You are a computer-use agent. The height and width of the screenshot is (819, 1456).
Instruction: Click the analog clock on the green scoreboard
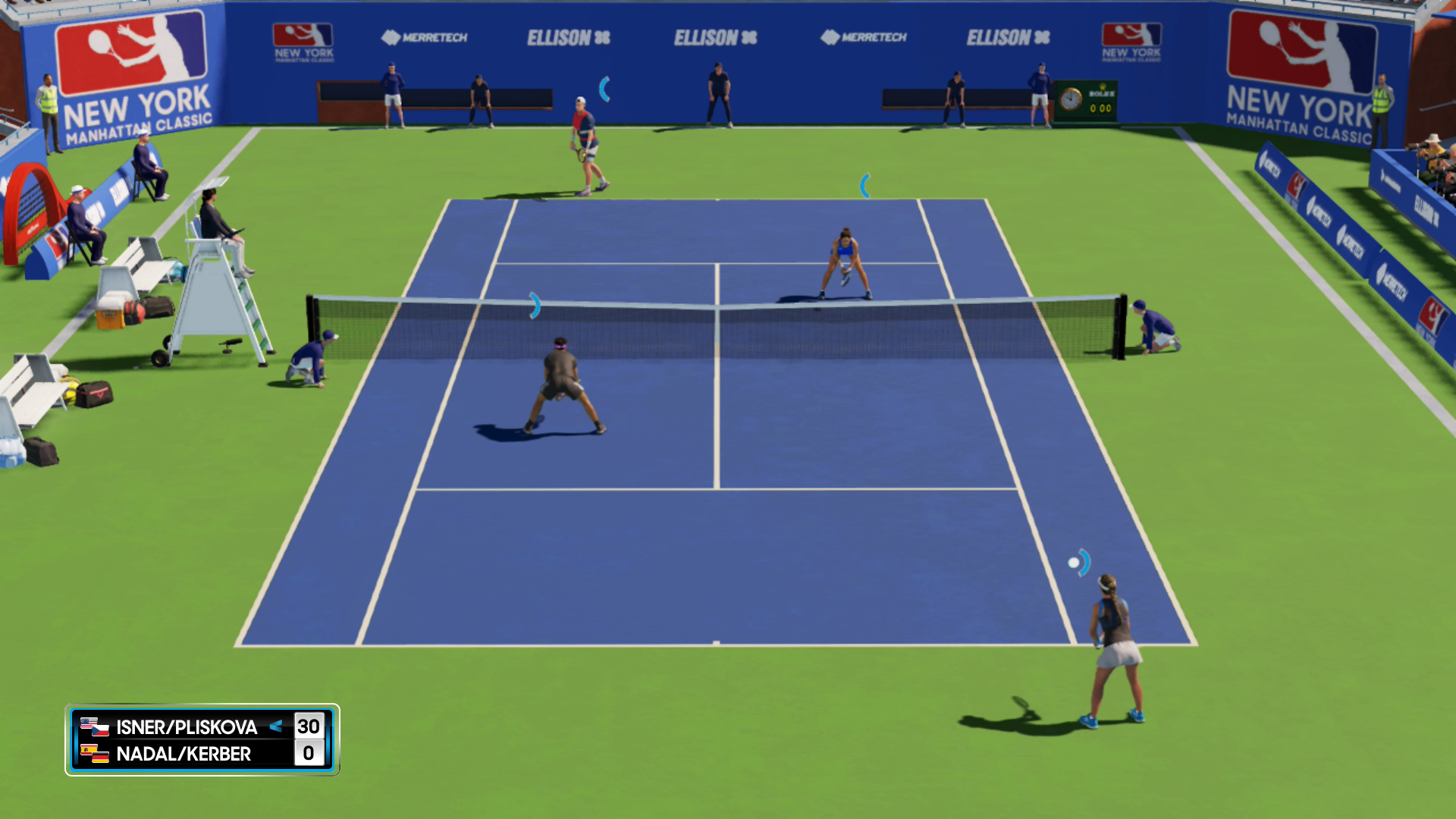pos(1071,99)
